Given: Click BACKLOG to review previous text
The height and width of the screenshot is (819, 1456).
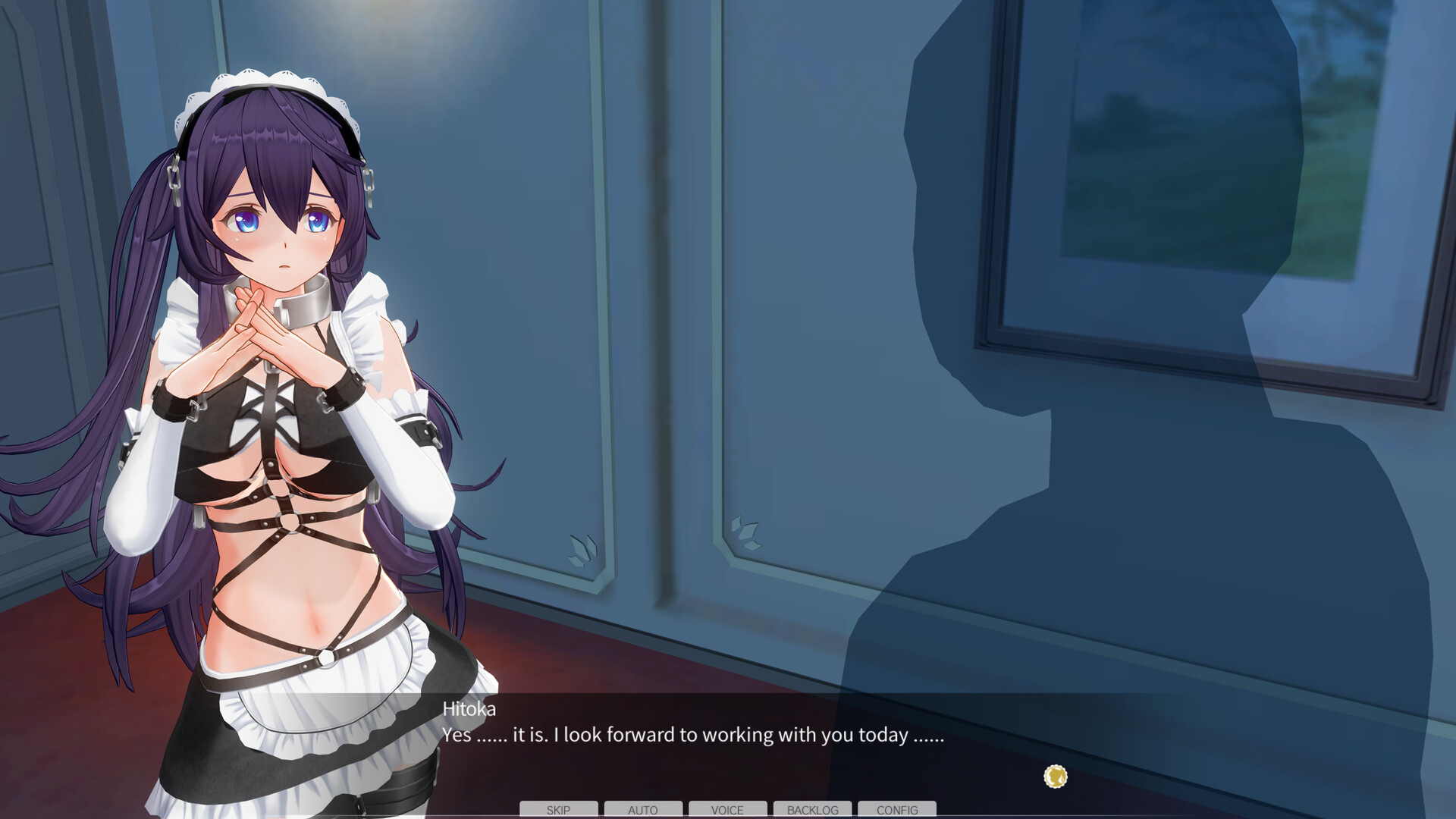Looking at the screenshot, I should pyautogui.click(x=812, y=810).
